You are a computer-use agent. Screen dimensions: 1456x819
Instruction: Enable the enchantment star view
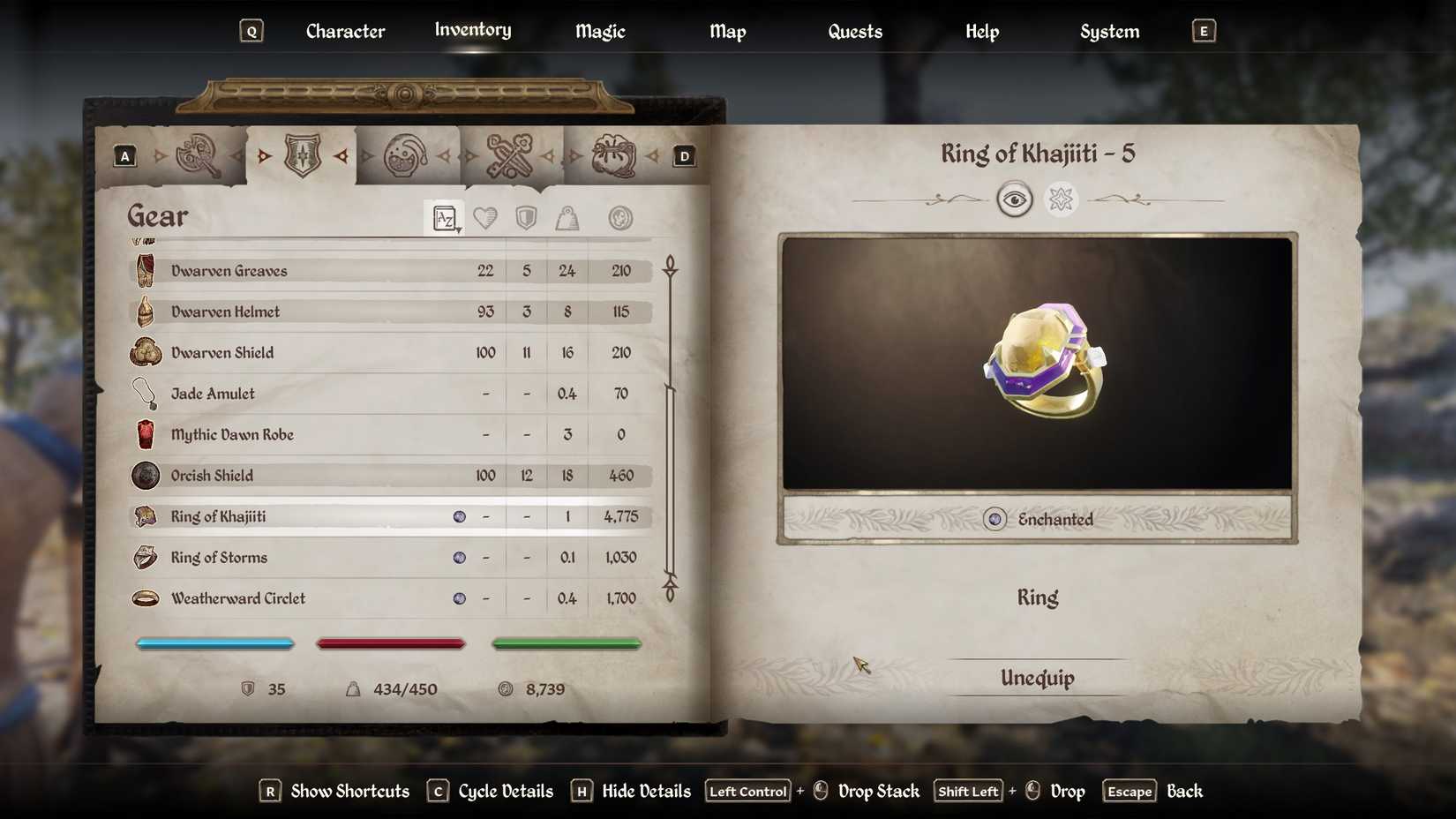1060,199
